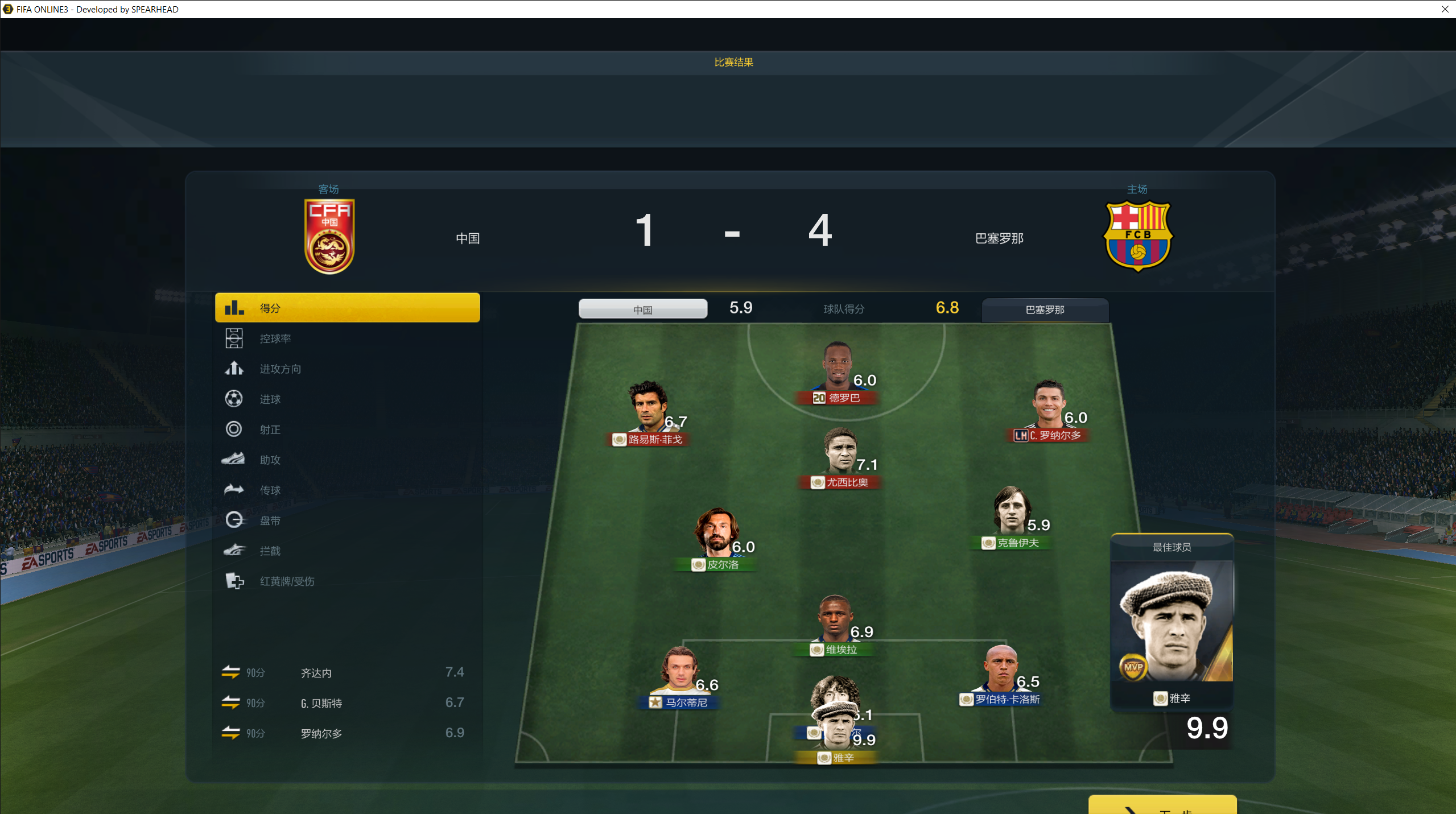1456x814 pixels.
Task: Click the 最佳球员 MVP card of 雅辛
Action: coord(1172,623)
